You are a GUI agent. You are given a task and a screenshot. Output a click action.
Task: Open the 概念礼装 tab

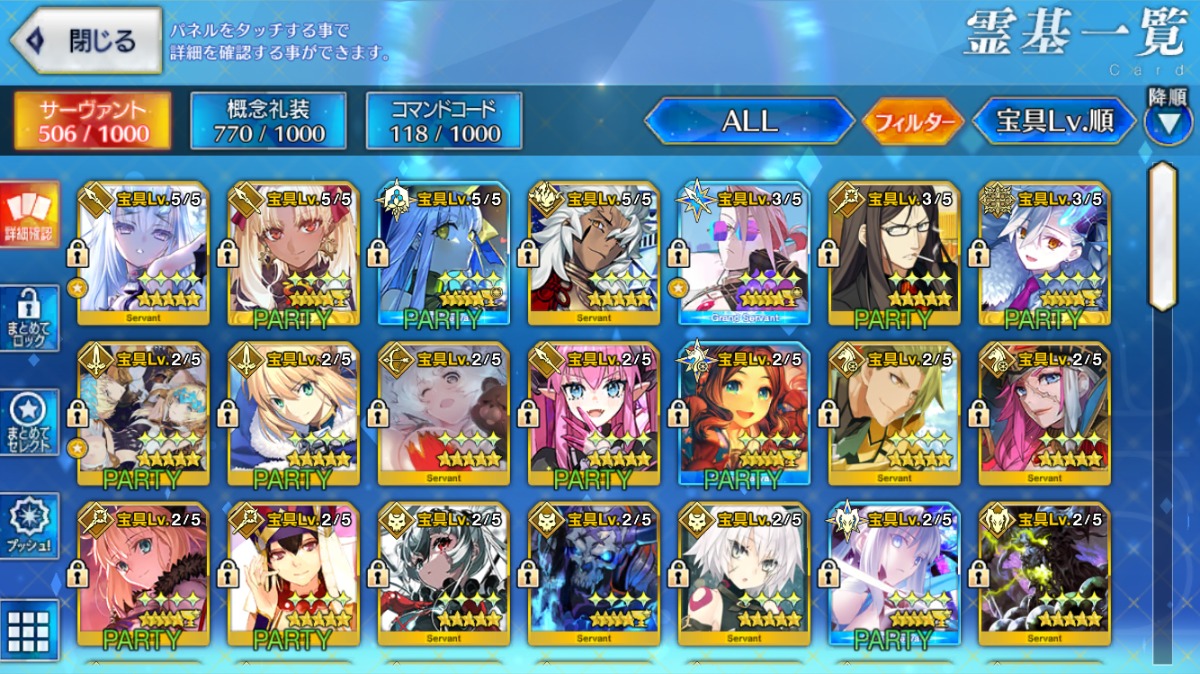click(268, 121)
